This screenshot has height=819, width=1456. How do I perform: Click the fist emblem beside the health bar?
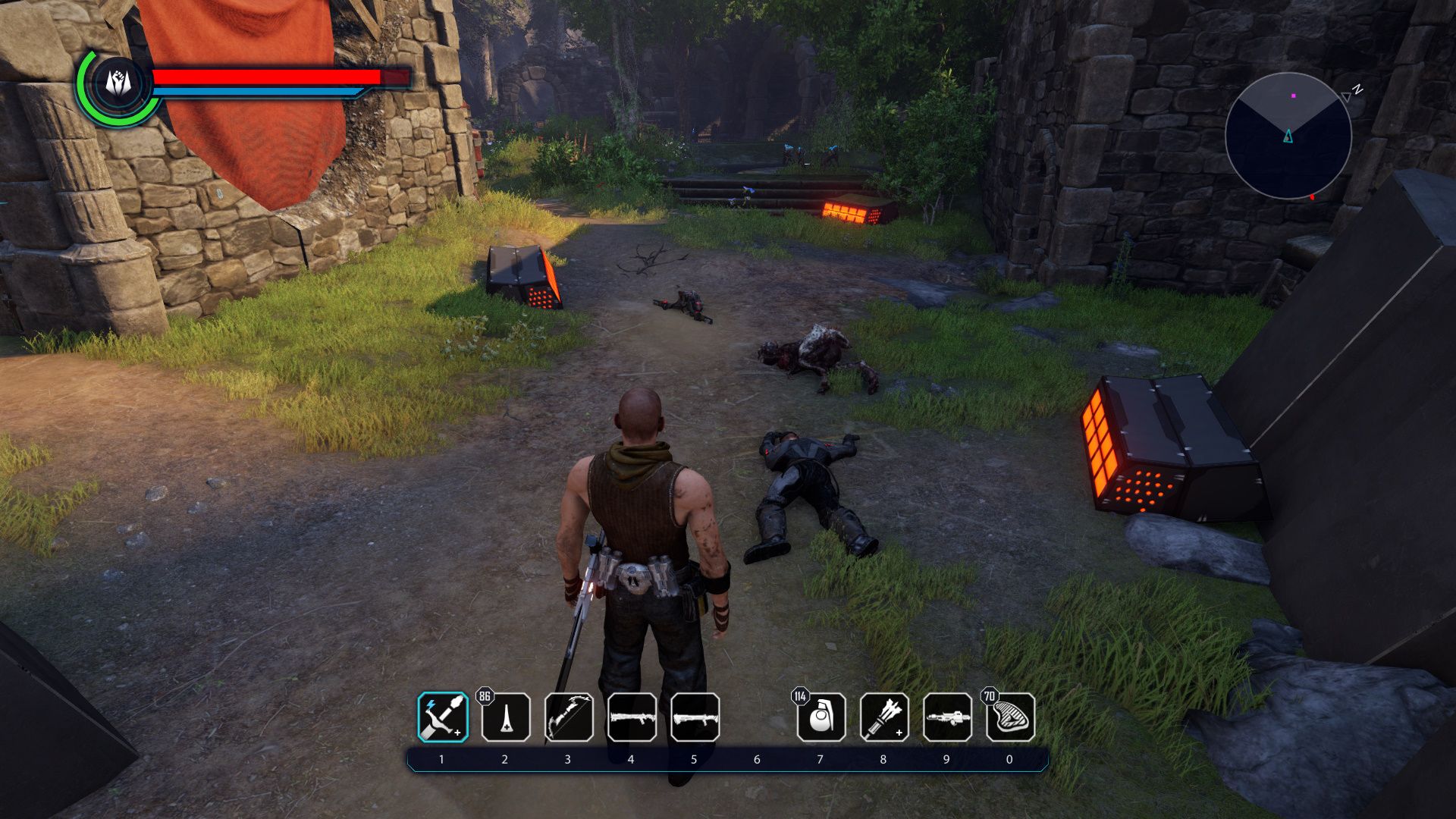coord(118,83)
